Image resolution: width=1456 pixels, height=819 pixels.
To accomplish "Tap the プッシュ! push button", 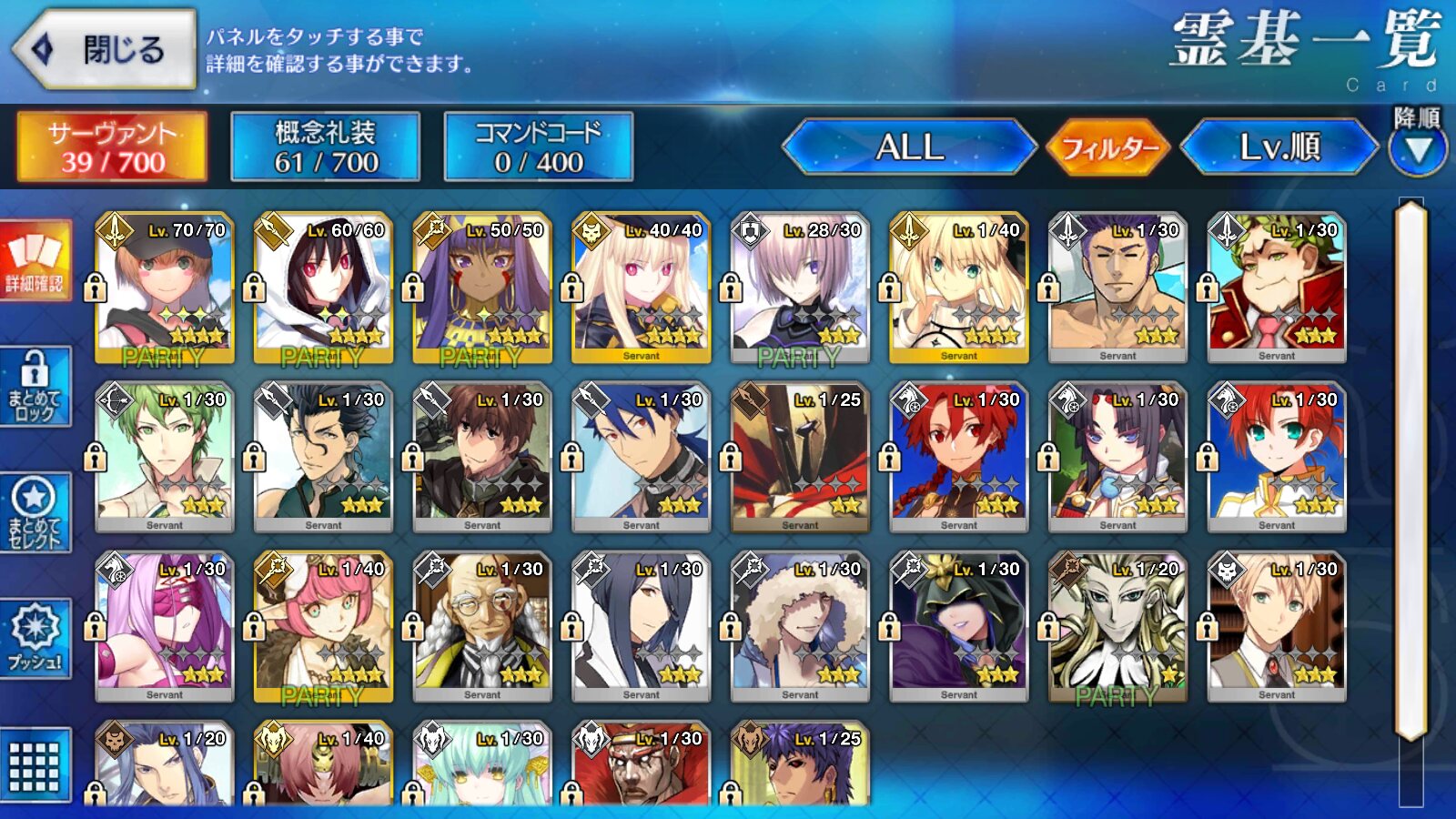I will tap(35, 639).
